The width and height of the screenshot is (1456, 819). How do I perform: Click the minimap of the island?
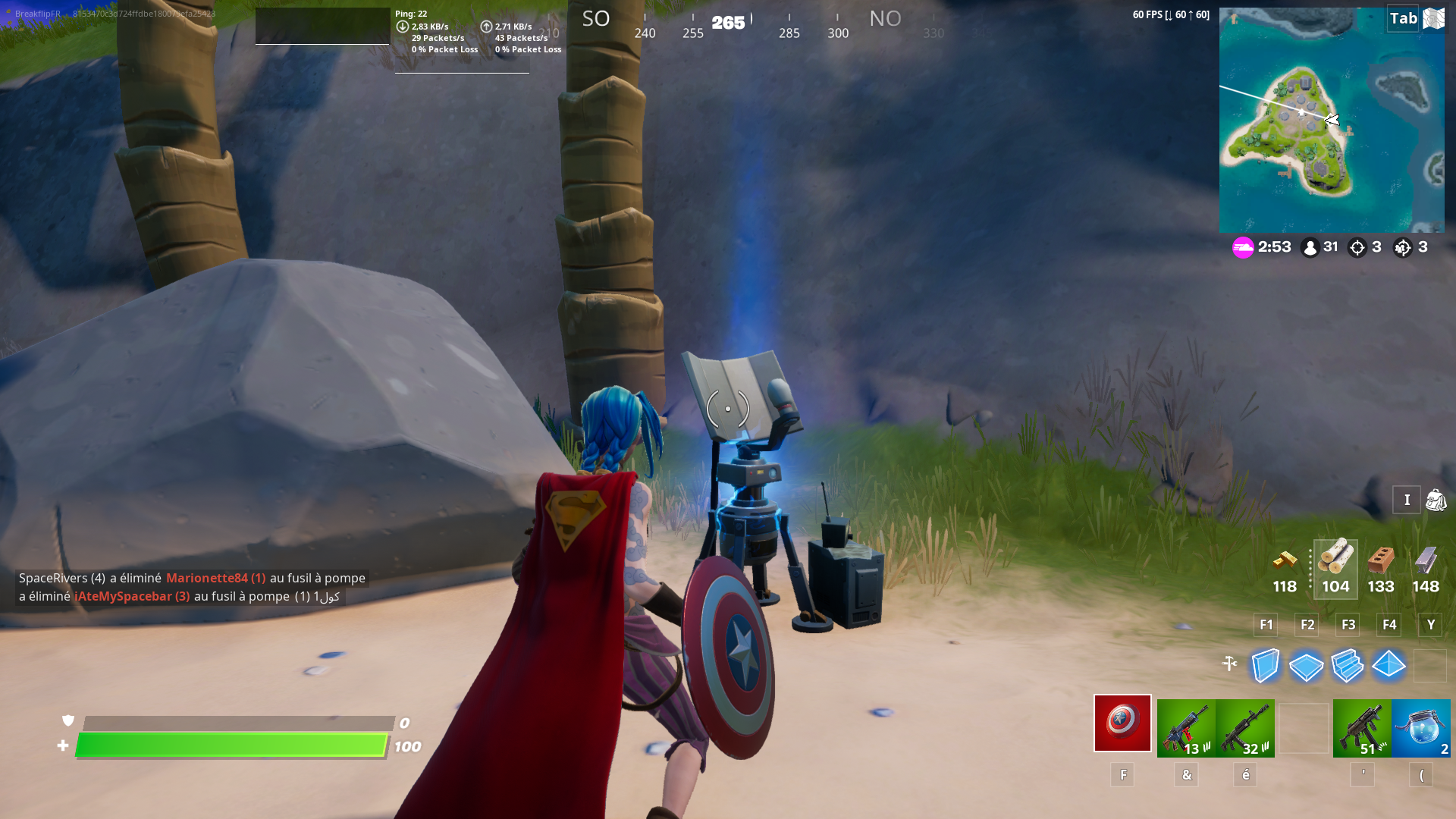point(1332,119)
